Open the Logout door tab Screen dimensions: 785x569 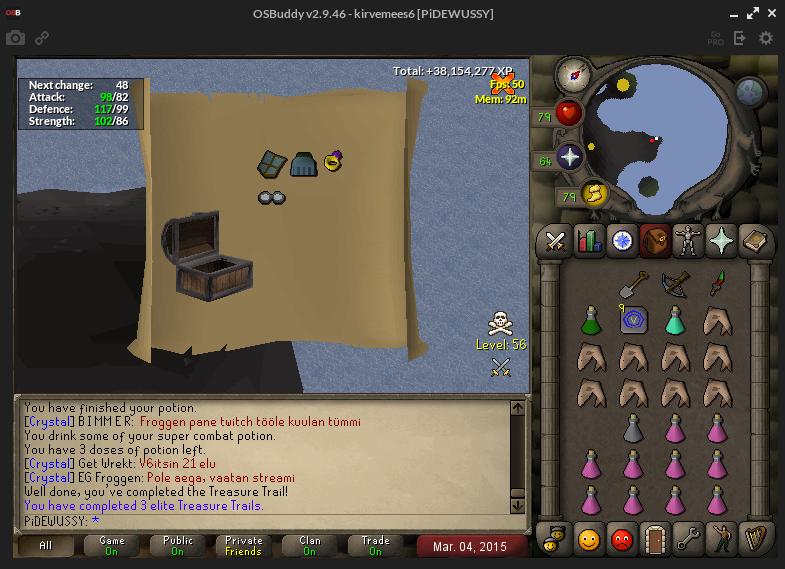click(x=655, y=538)
